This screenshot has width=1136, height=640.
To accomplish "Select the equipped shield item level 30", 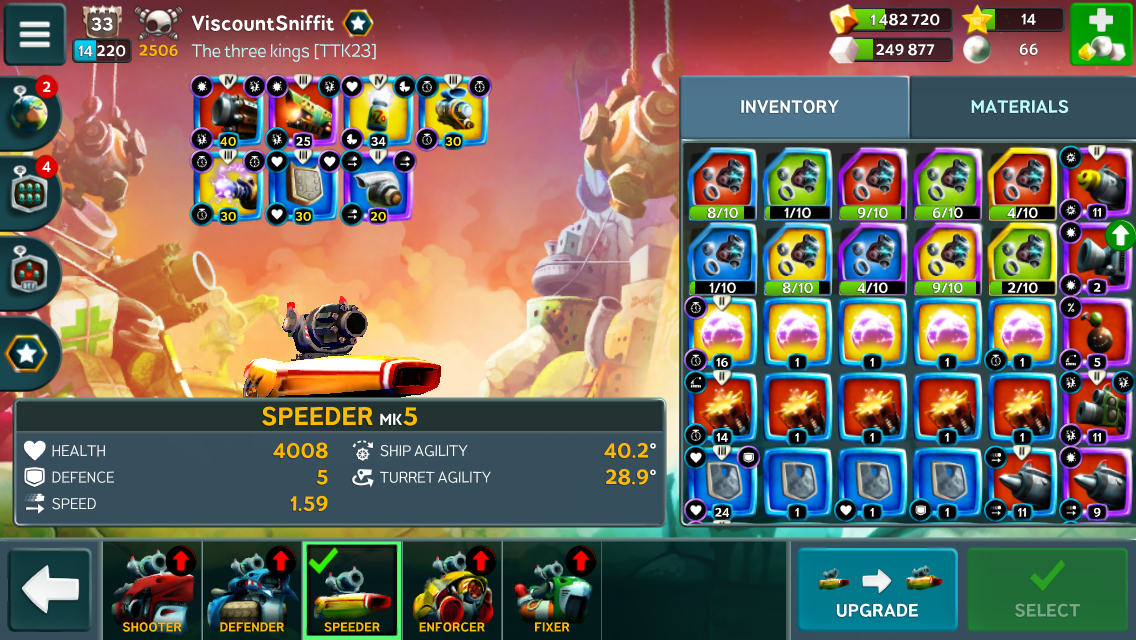I will tap(304, 187).
